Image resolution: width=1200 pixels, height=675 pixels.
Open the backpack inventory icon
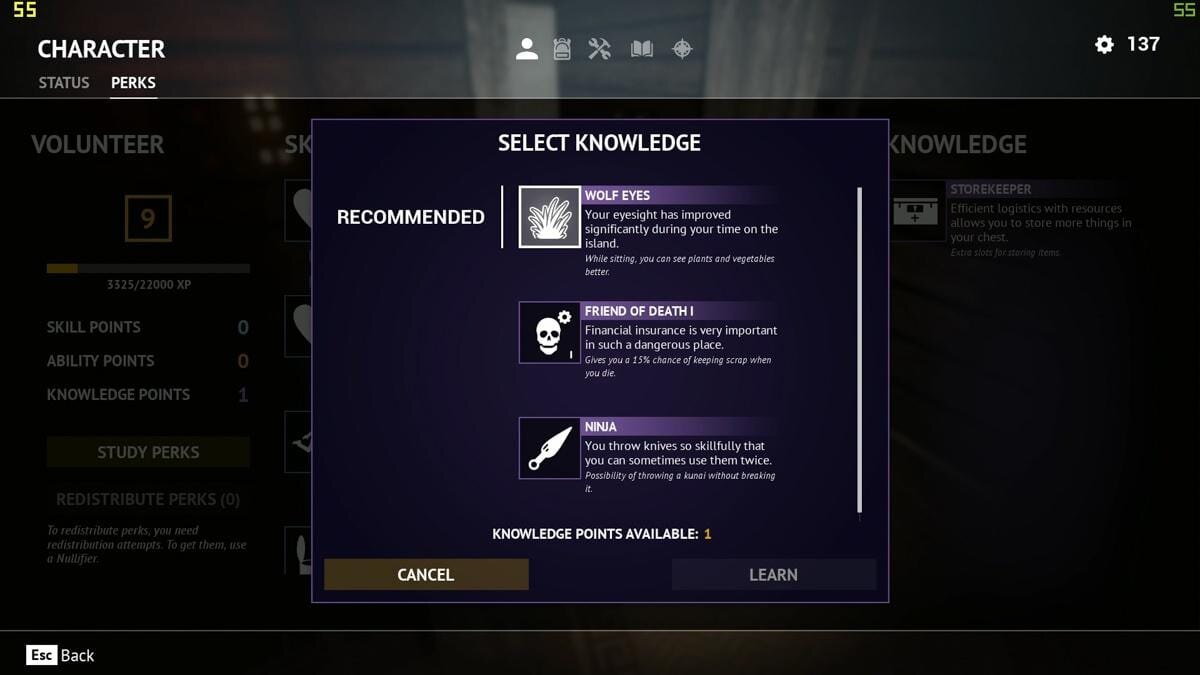click(x=562, y=49)
